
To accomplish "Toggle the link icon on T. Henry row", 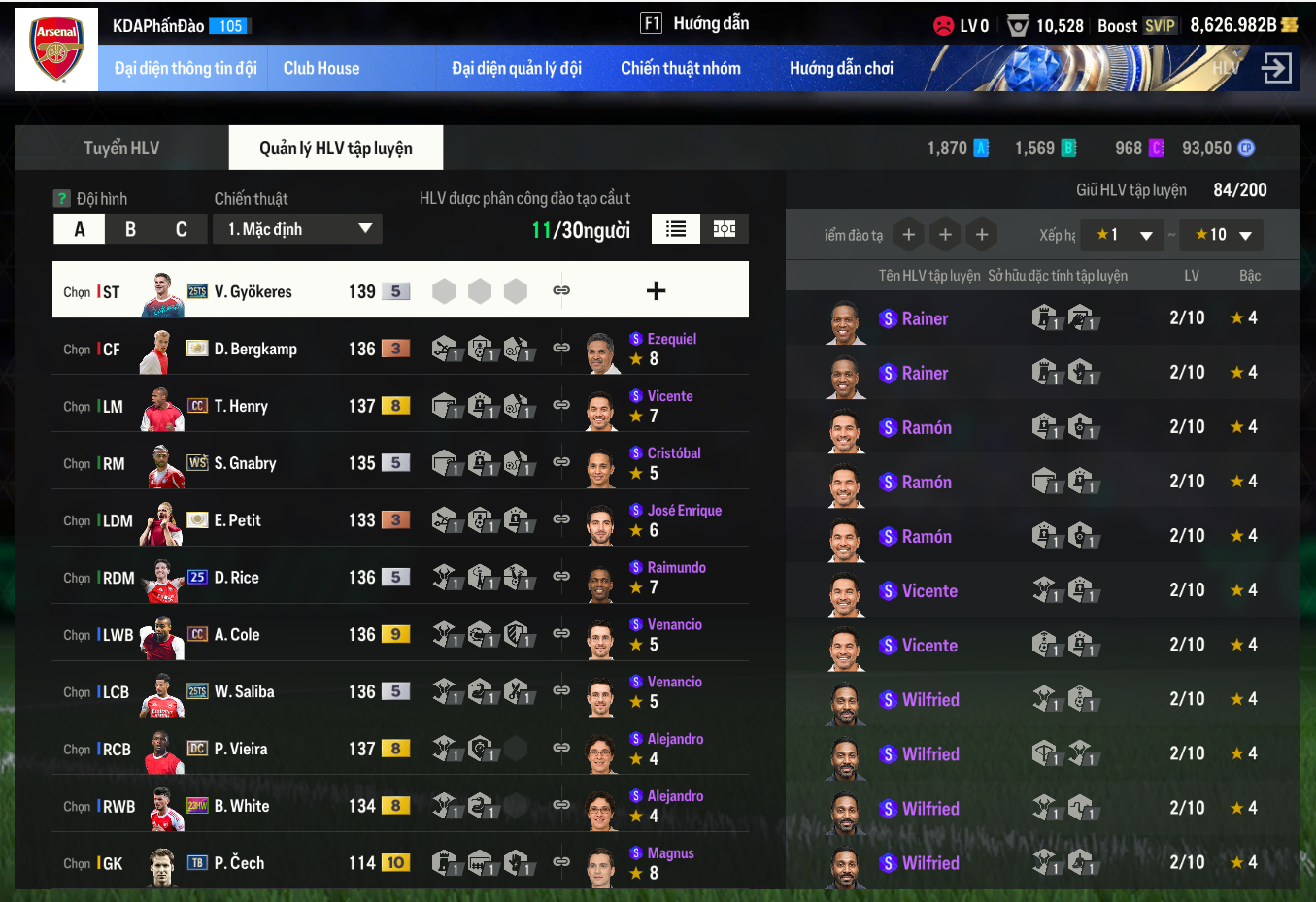I will pyautogui.click(x=561, y=404).
